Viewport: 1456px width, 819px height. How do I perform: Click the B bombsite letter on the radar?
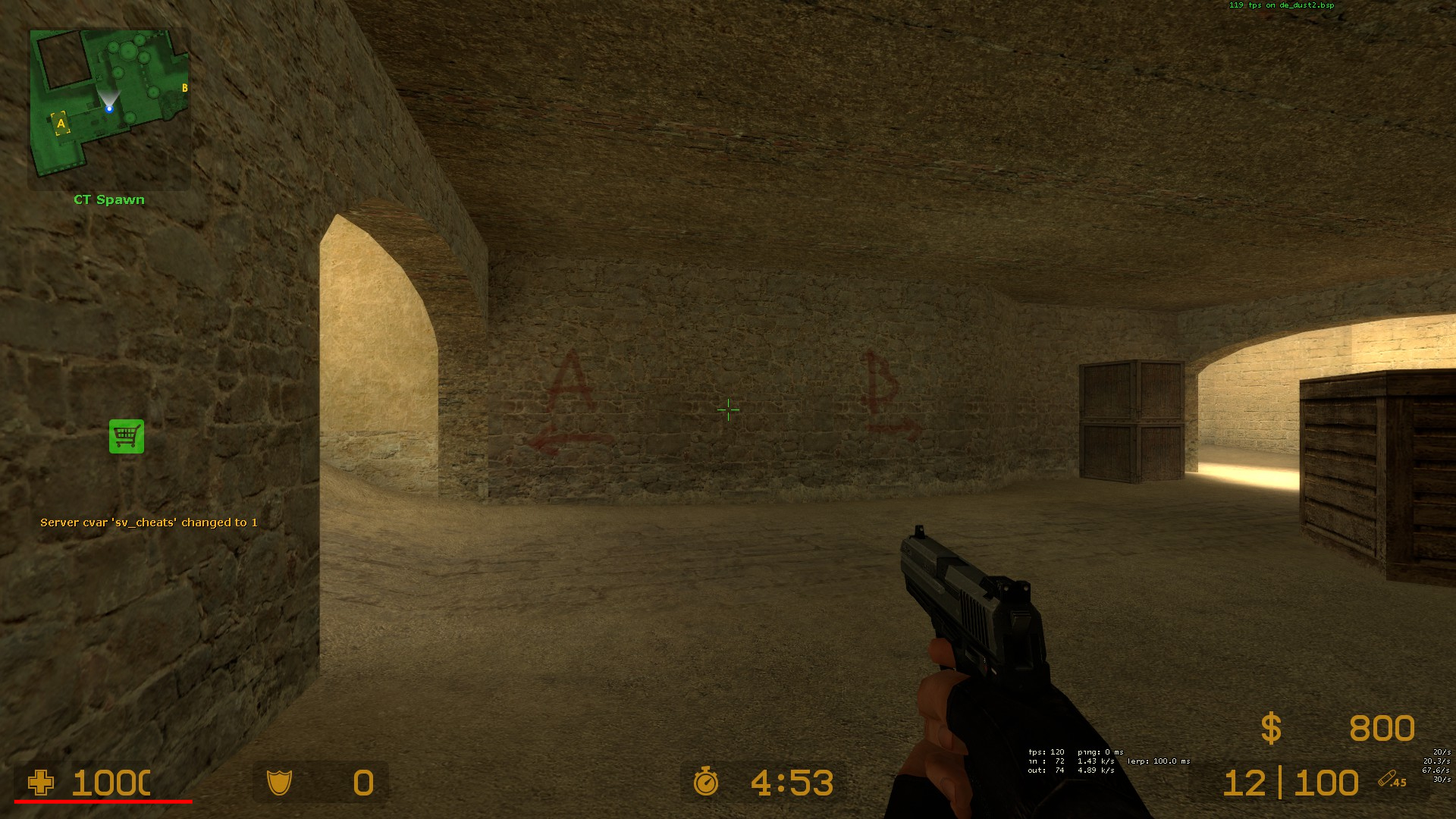tap(183, 89)
